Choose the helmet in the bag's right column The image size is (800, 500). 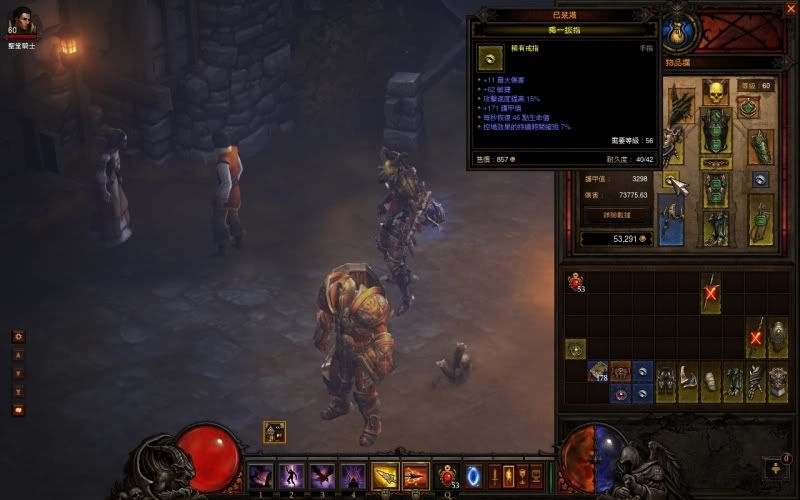pyautogui.click(x=778, y=337)
